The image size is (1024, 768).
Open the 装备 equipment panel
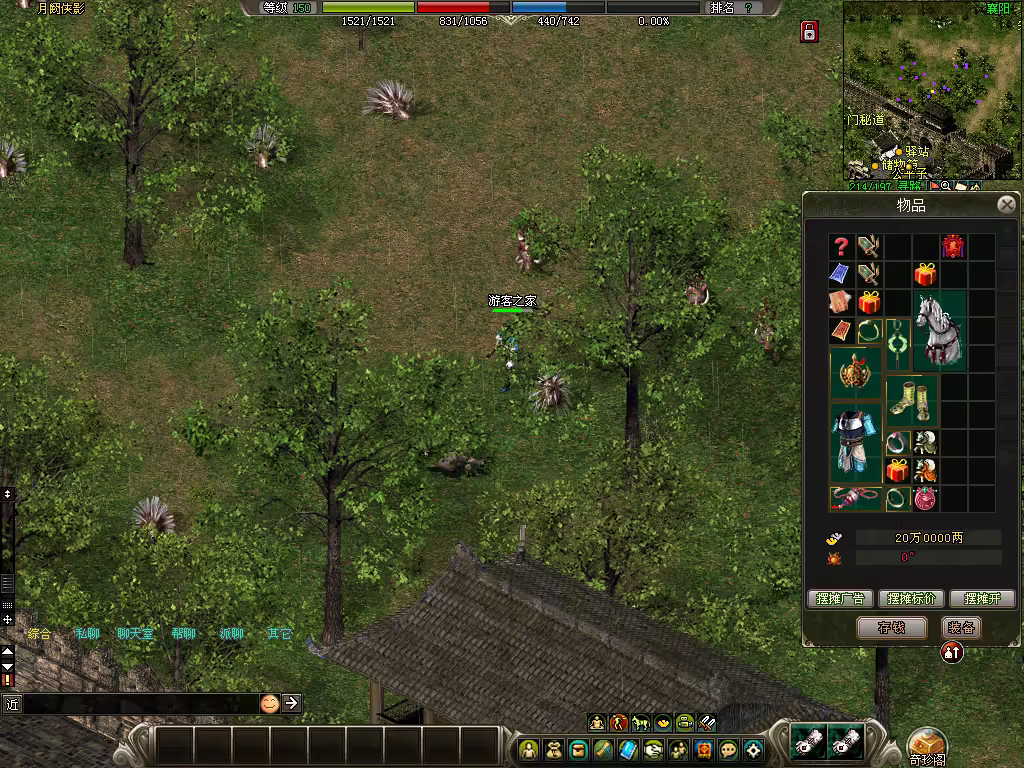pyautogui.click(x=961, y=627)
